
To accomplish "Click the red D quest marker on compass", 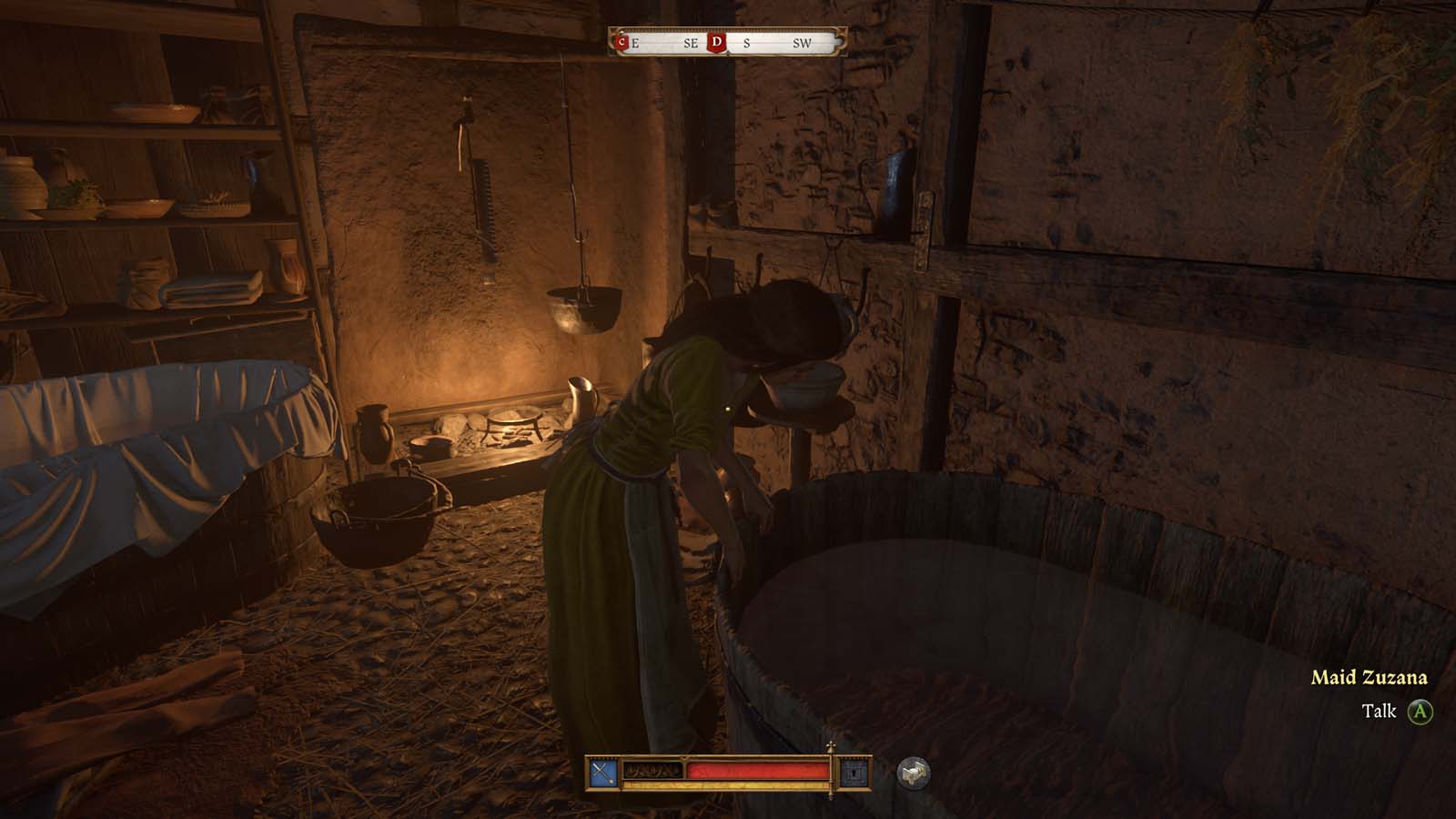I will [x=716, y=42].
